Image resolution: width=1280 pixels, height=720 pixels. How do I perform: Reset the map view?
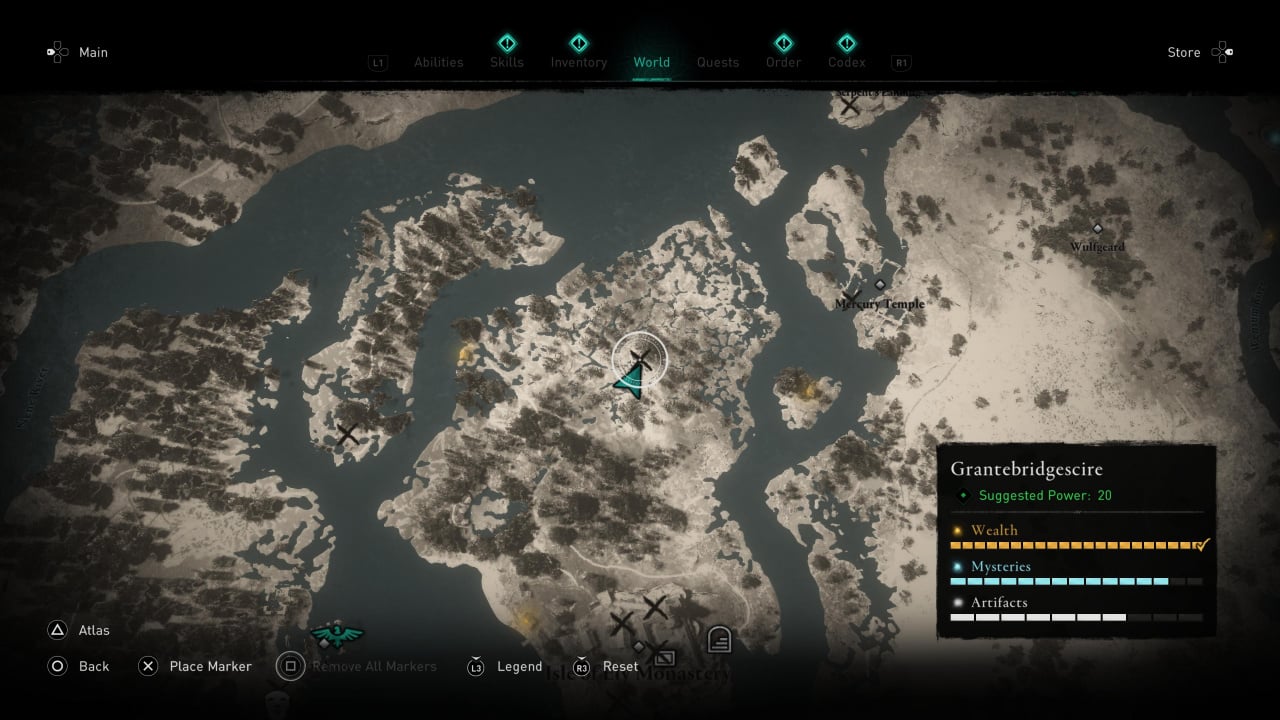(620, 666)
